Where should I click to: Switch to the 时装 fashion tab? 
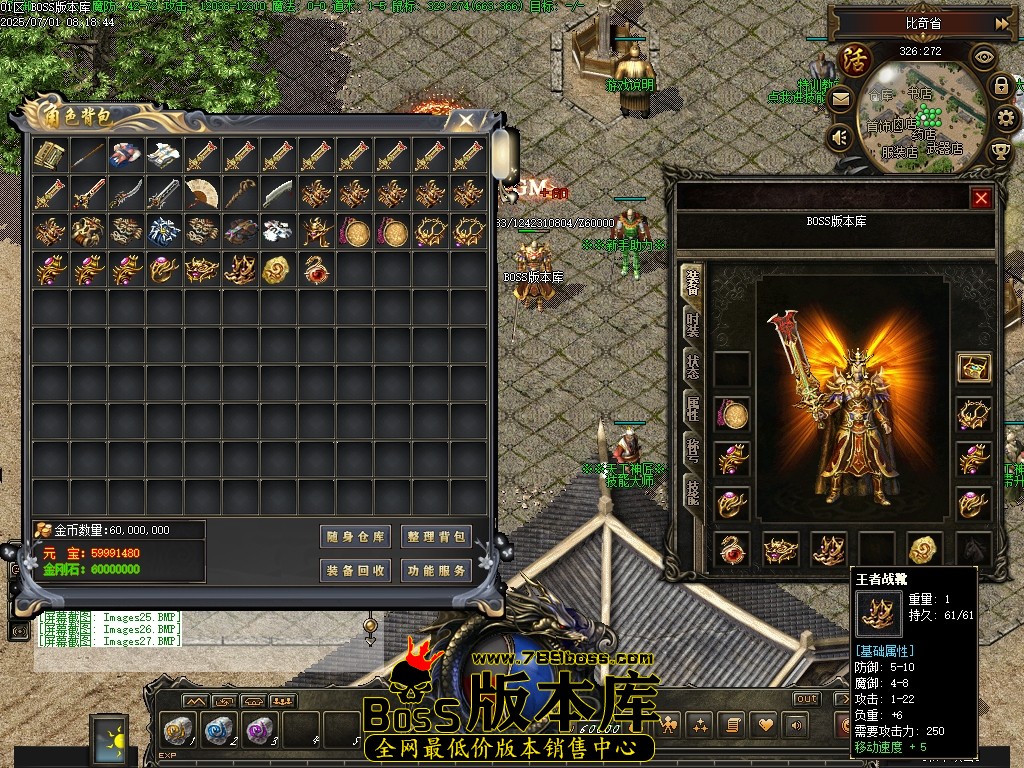pos(692,324)
